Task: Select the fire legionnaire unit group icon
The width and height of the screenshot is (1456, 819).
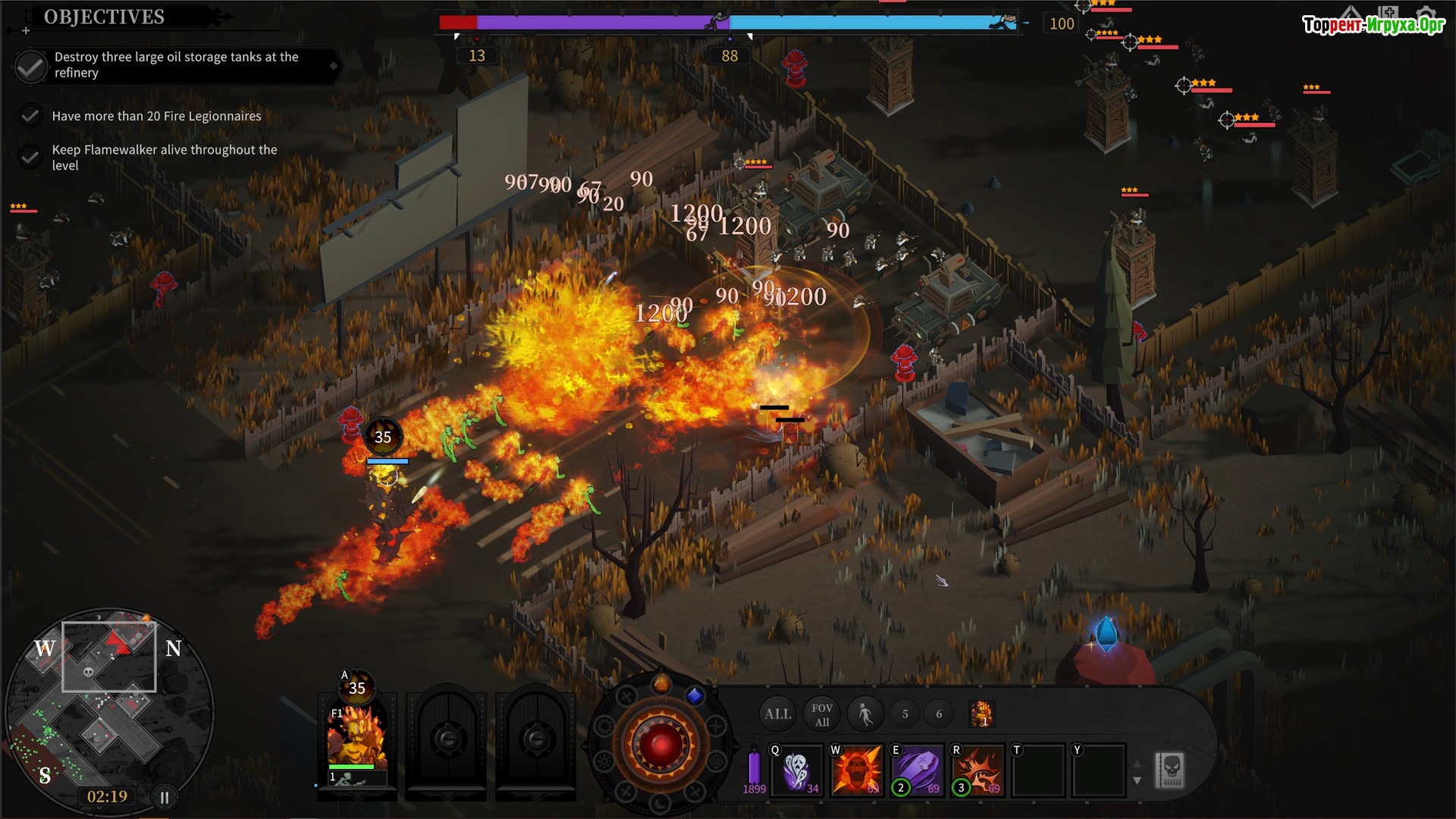Action: point(982,714)
